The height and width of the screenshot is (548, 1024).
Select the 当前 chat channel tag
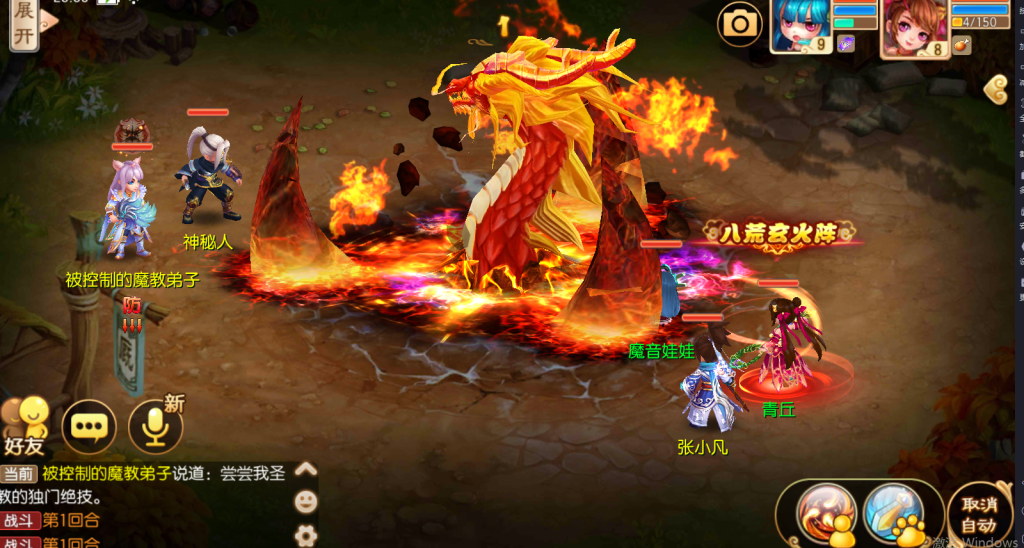coord(19,474)
